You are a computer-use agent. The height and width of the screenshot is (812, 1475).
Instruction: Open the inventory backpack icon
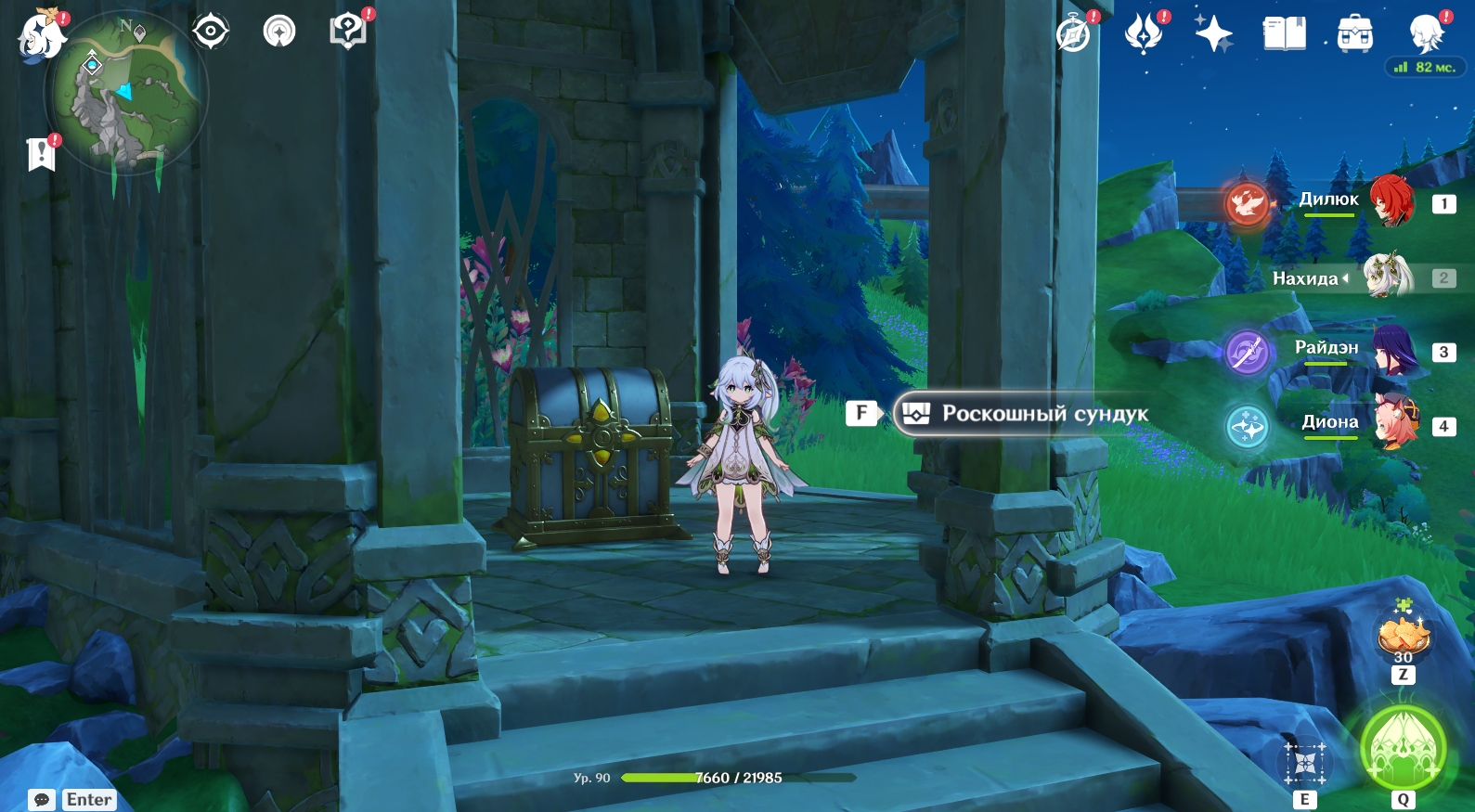pyautogui.click(x=1354, y=34)
